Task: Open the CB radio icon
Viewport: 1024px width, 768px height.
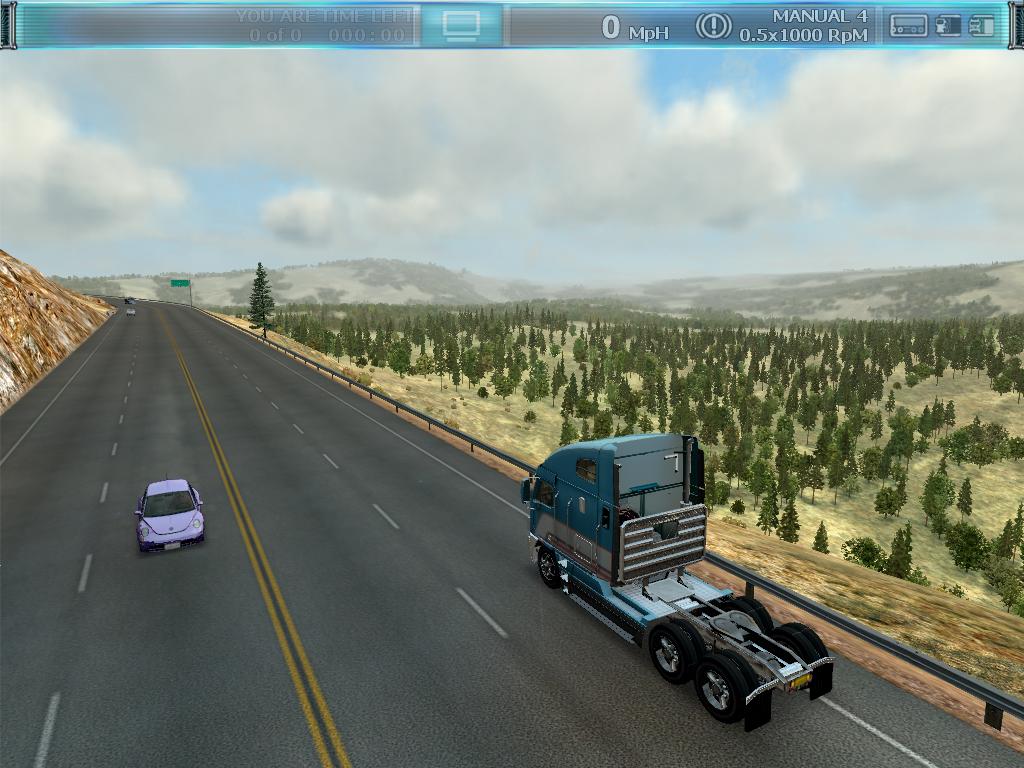Action: click(908, 26)
